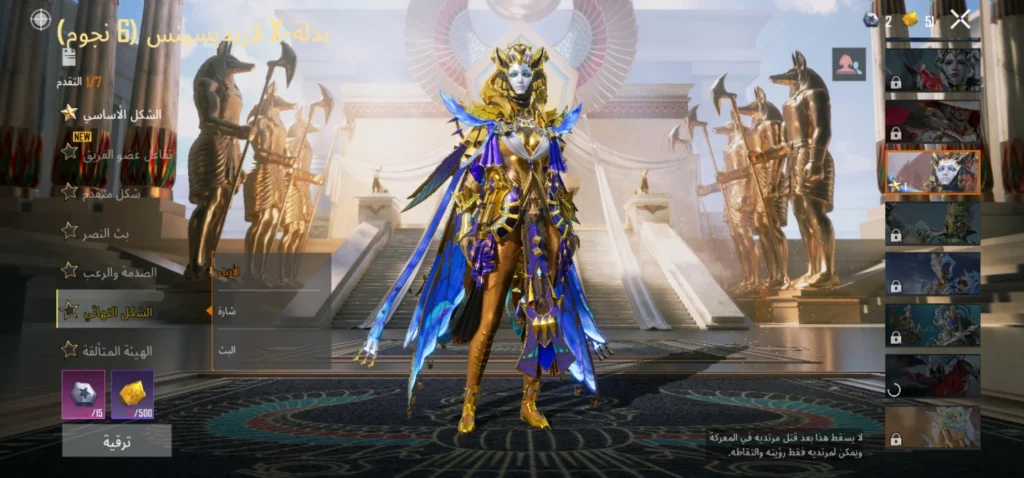The width and height of the screenshot is (1024, 478).
Task: Select the topmost locked outfit thumbnail
Action: [x=932, y=69]
